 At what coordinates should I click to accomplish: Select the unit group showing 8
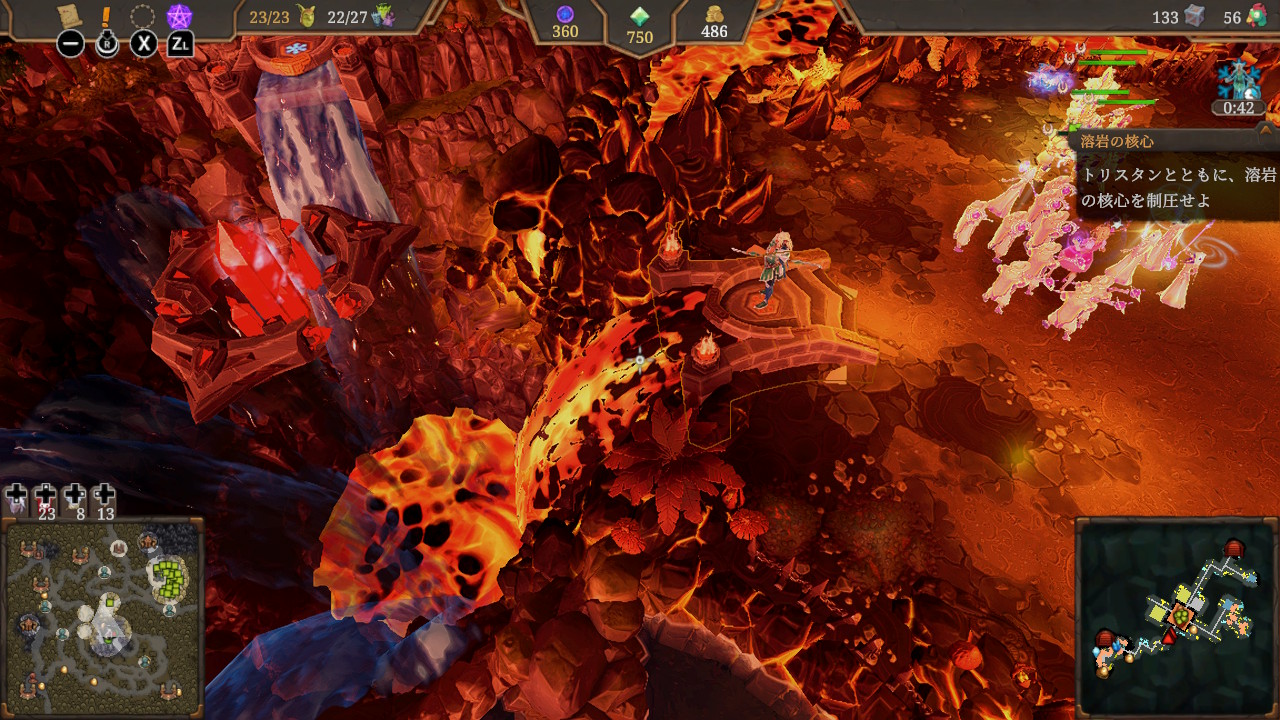click(x=75, y=498)
